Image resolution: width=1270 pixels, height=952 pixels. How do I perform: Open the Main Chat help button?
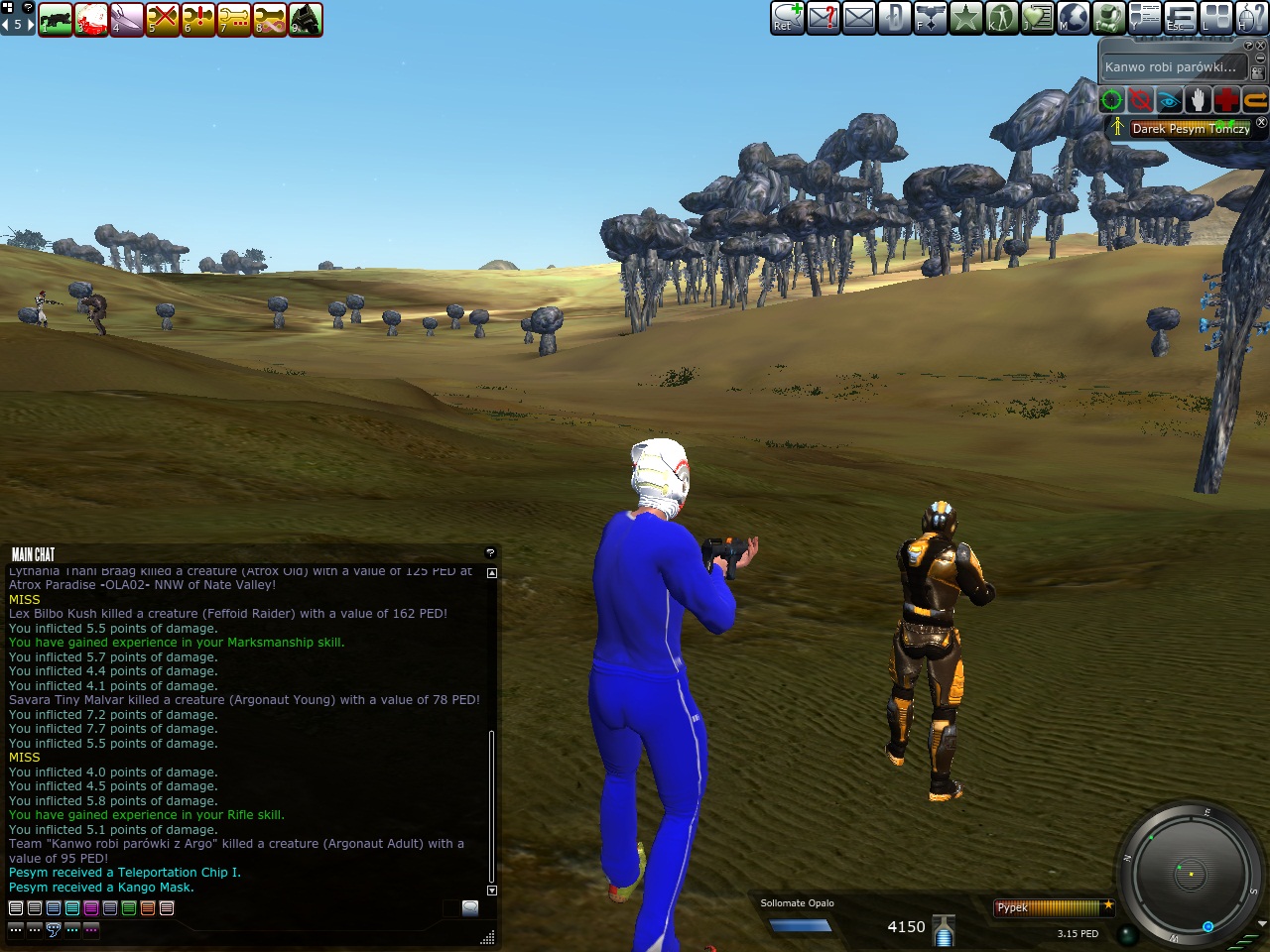(x=490, y=553)
